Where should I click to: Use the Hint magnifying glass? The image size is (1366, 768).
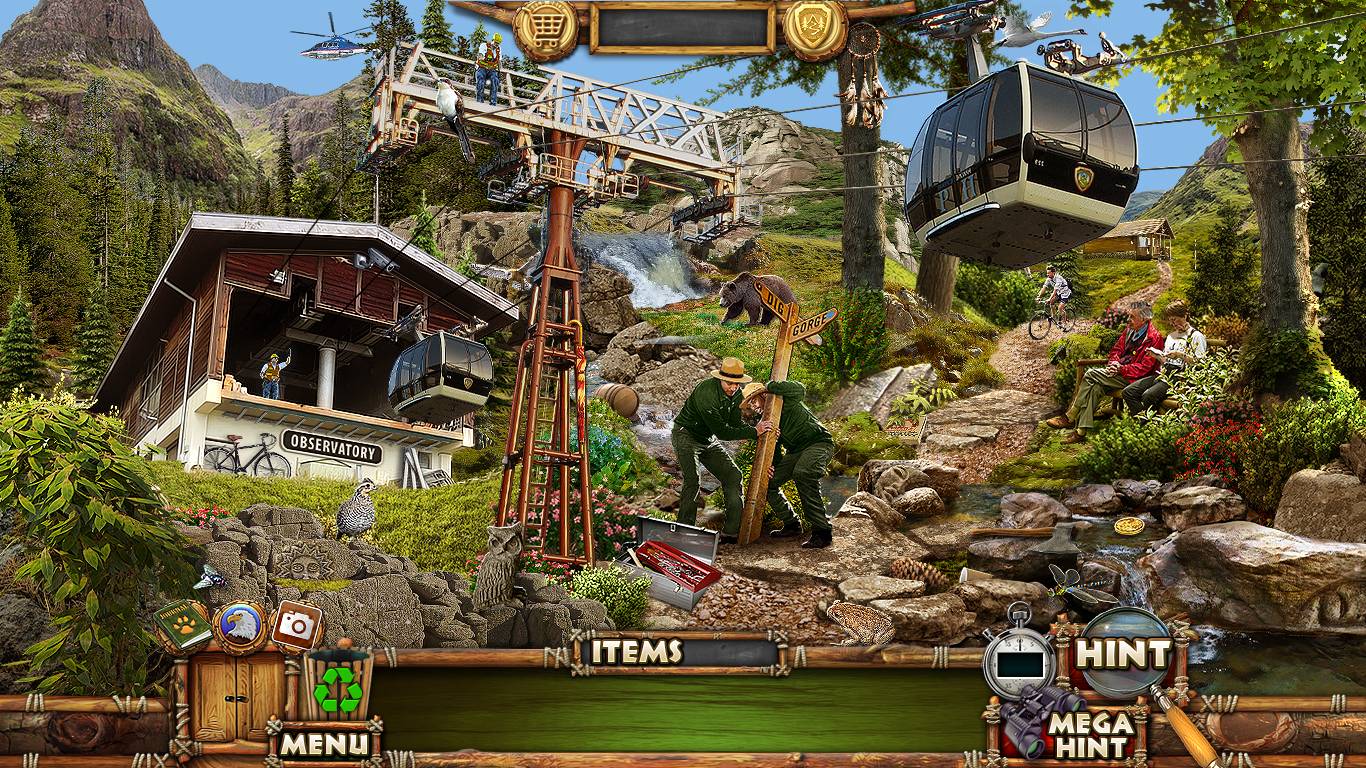(x=1122, y=655)
